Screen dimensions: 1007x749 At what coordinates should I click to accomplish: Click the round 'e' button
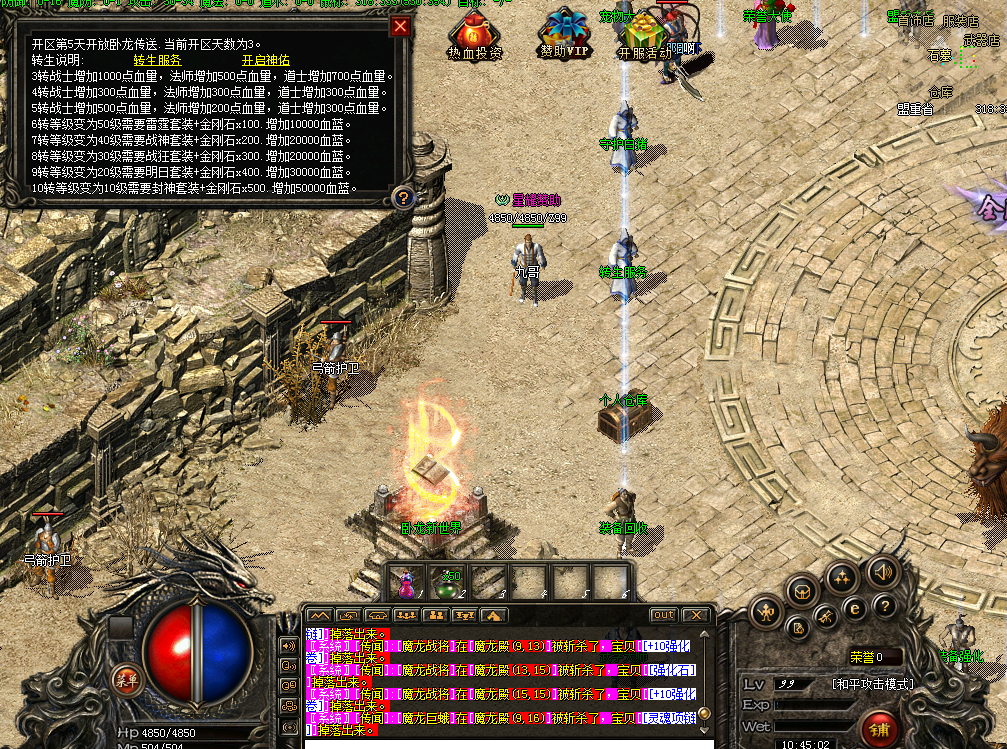pos(855,606)
